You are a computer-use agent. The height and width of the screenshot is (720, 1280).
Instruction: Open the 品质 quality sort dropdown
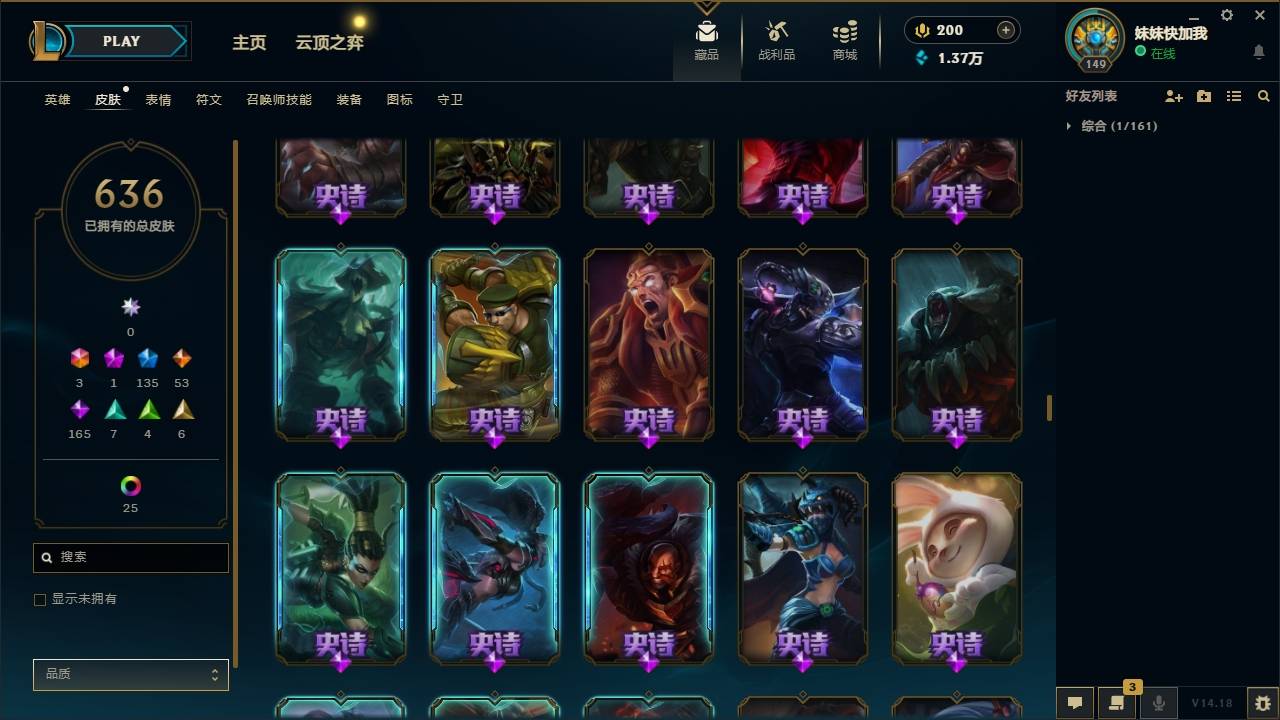130,674
